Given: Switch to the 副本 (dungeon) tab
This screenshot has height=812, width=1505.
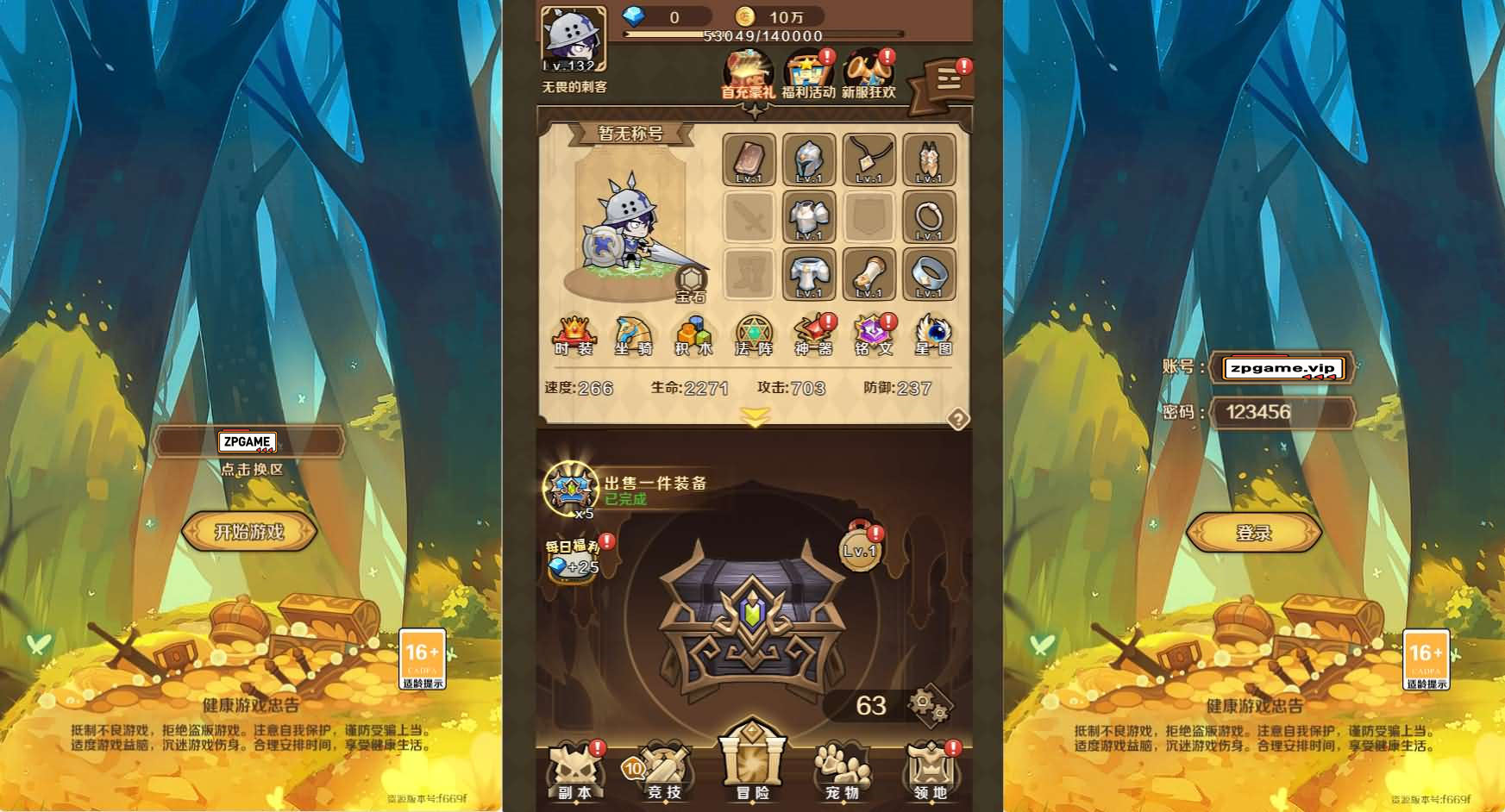Looking at the screenshot, I should tap(575, 774).
